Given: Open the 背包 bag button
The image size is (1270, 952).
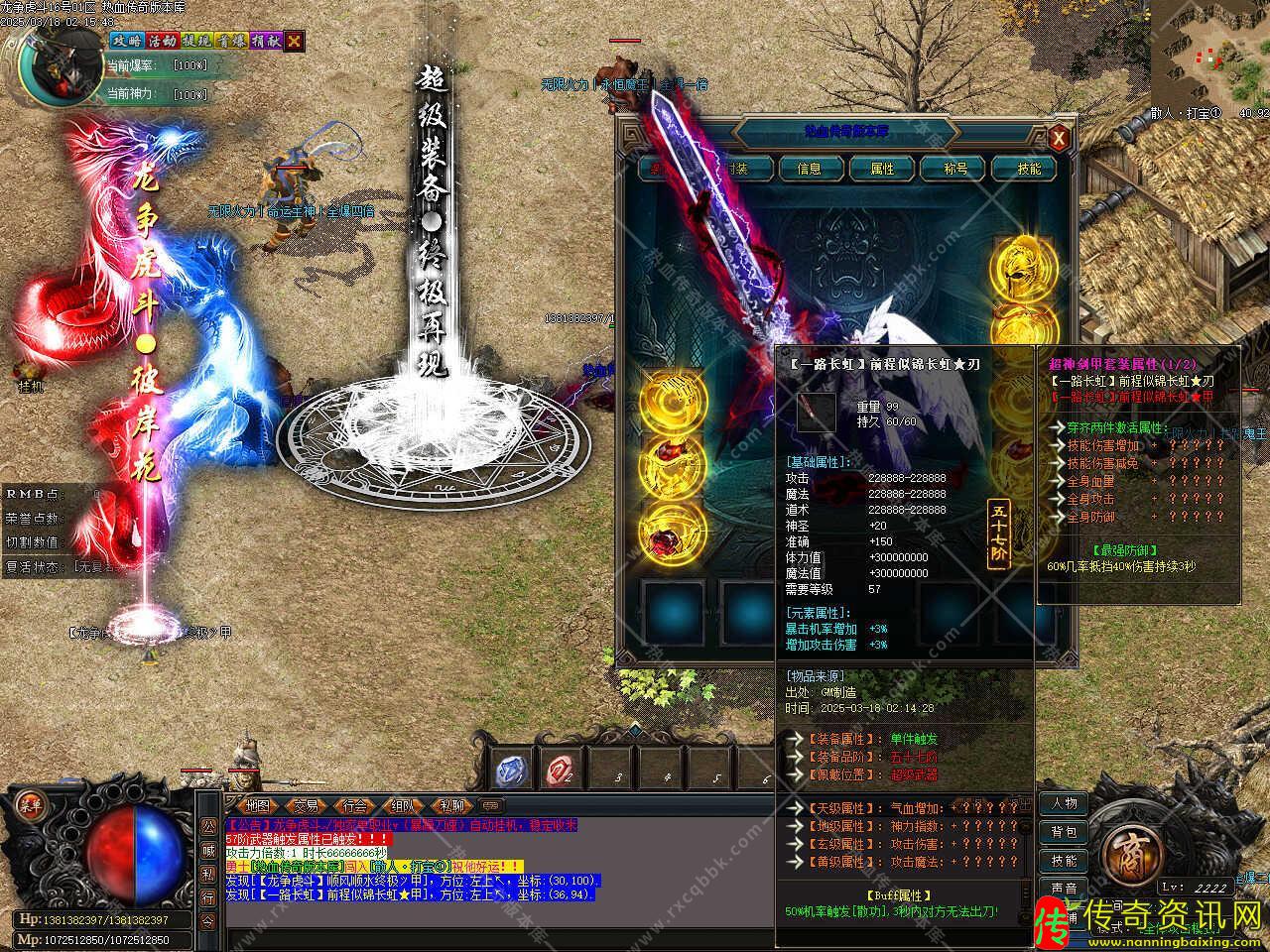Looking at the screenshot, I should [1064, 832].
